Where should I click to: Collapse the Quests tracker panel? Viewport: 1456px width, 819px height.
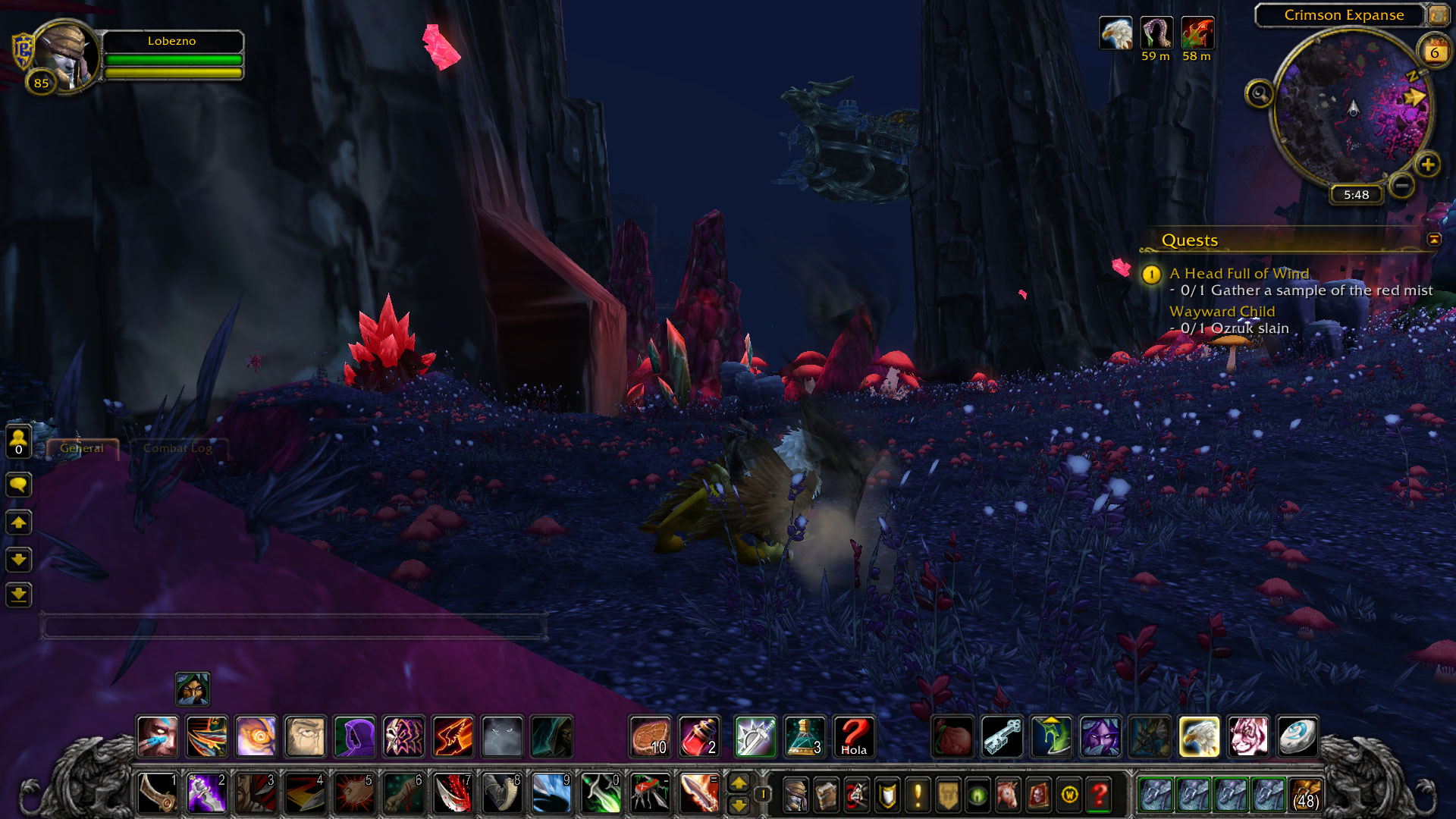click(x=1434, y=240)
